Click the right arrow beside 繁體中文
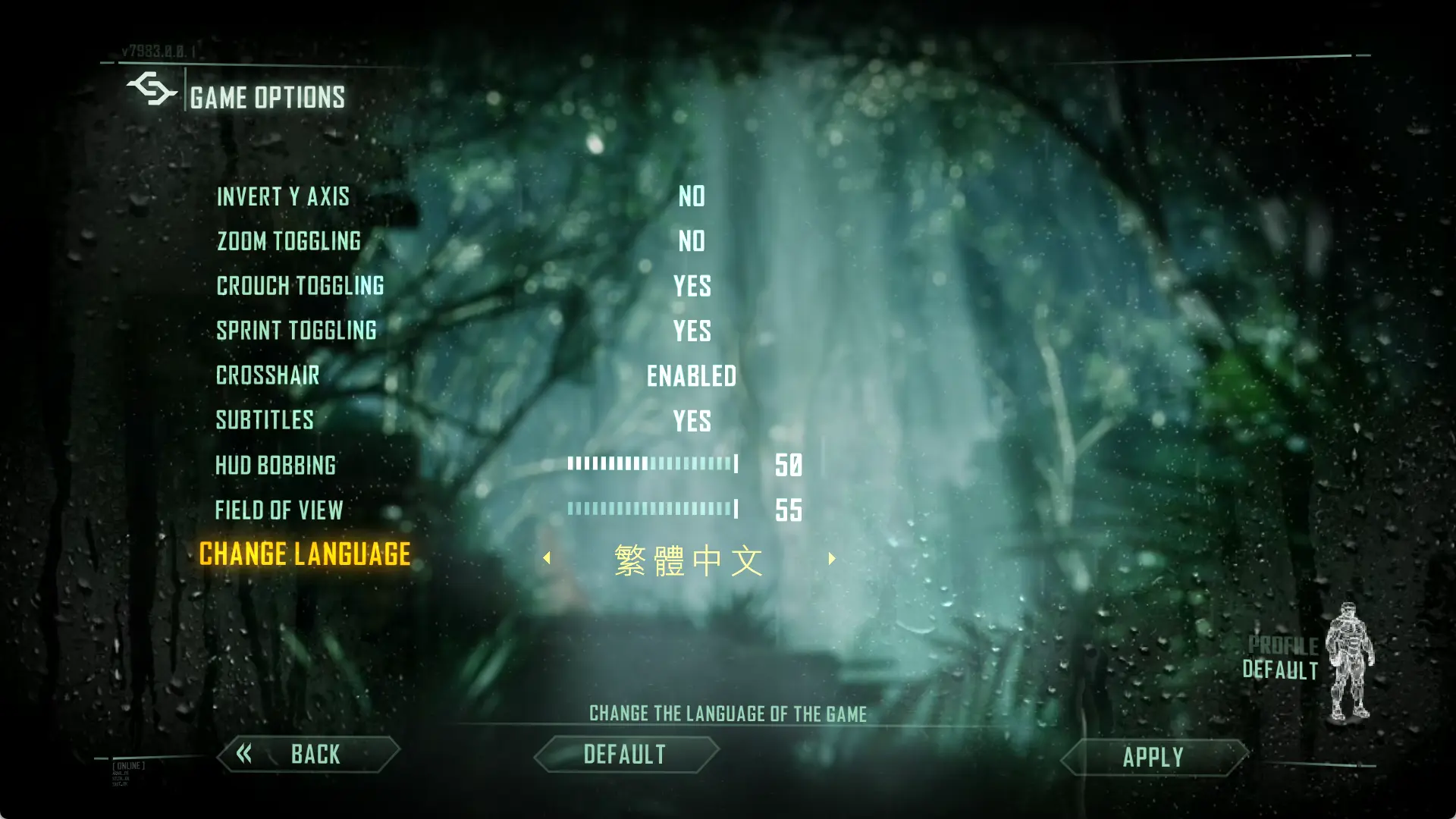Screen dimensions: 1456x819 click(830, 559)
